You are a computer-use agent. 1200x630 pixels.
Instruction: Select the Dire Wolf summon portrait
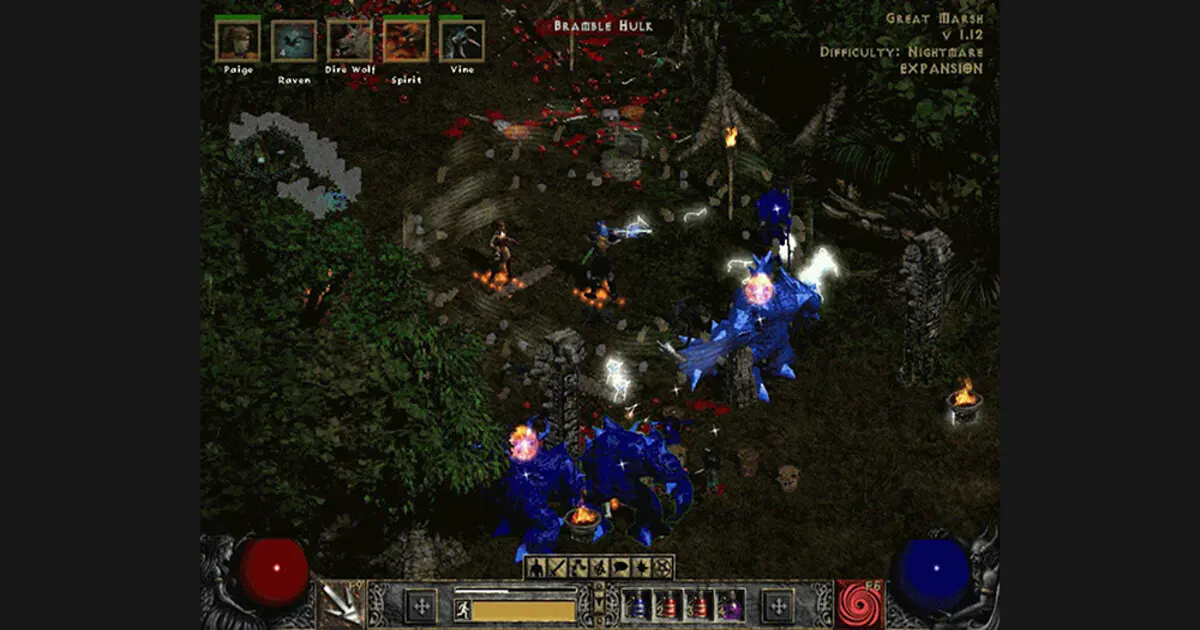350,41
